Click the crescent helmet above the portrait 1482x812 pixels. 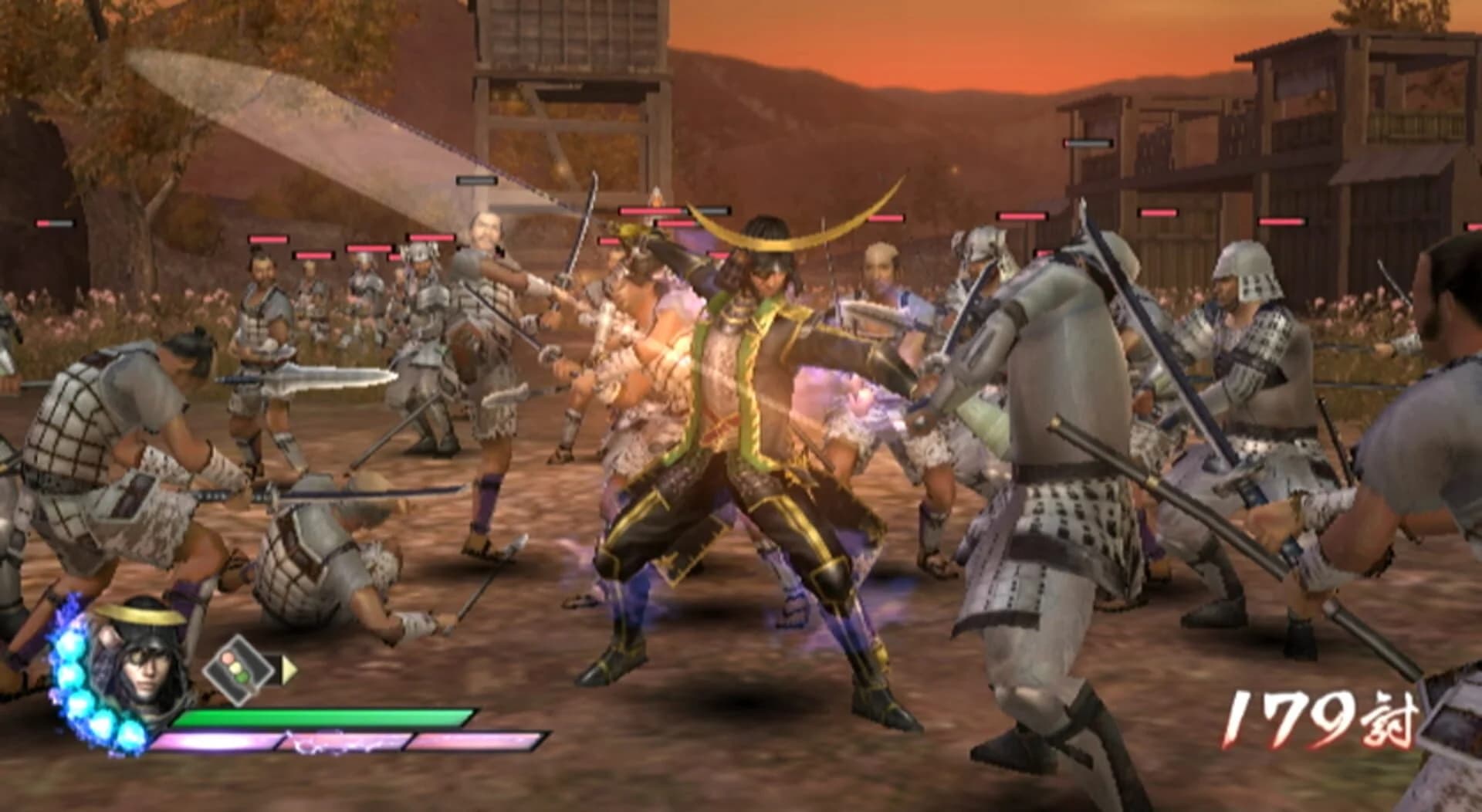tap(139, 616)
